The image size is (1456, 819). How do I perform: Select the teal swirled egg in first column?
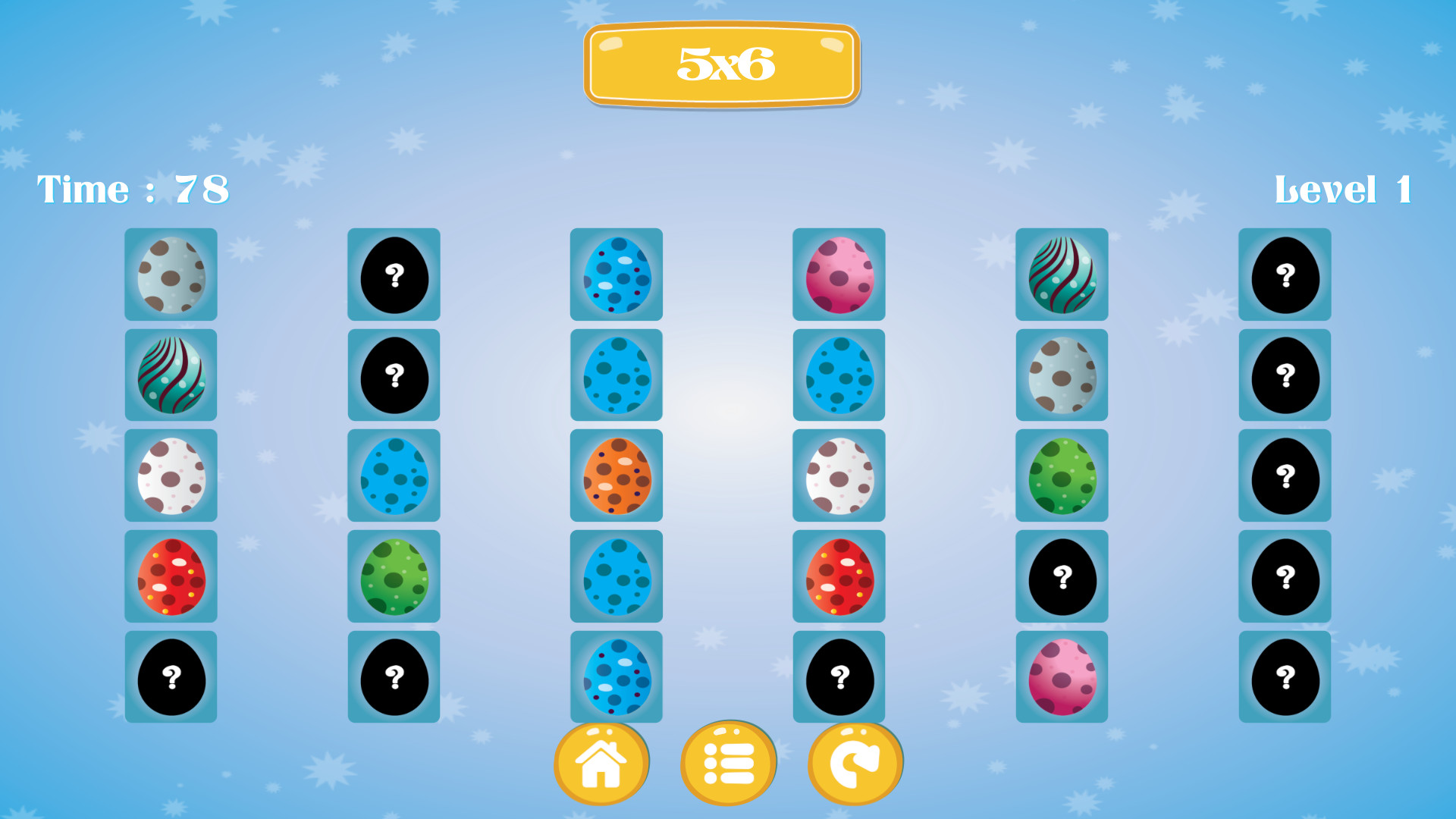[x=171, y=375]
